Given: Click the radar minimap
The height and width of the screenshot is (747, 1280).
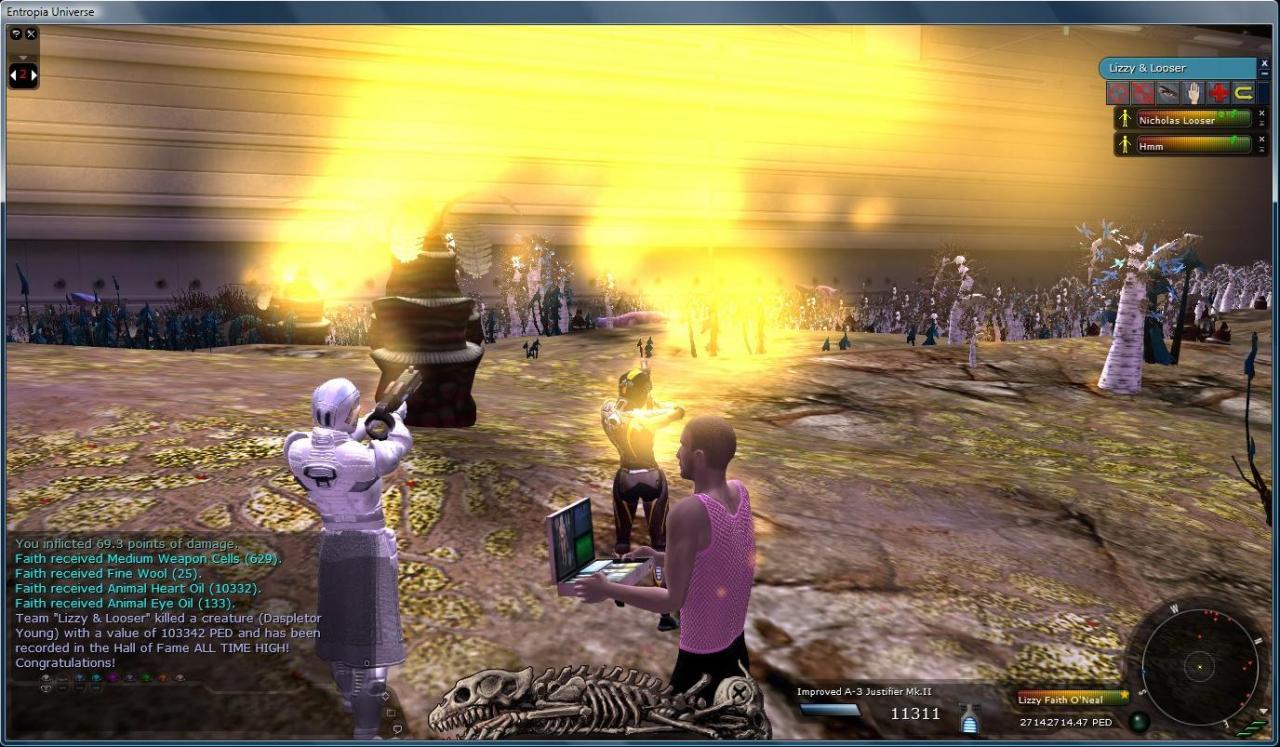Looking at the screenshot, I should coord(1198,665).
